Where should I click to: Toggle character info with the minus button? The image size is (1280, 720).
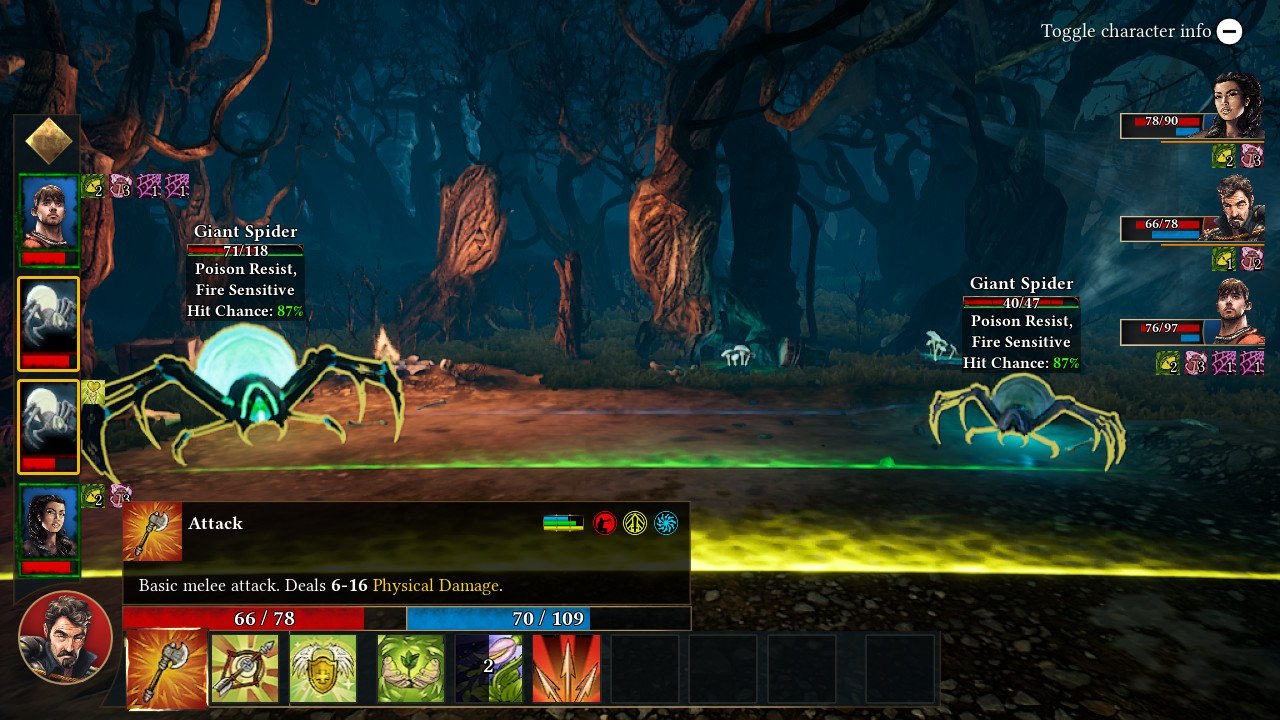(1230, 31)
